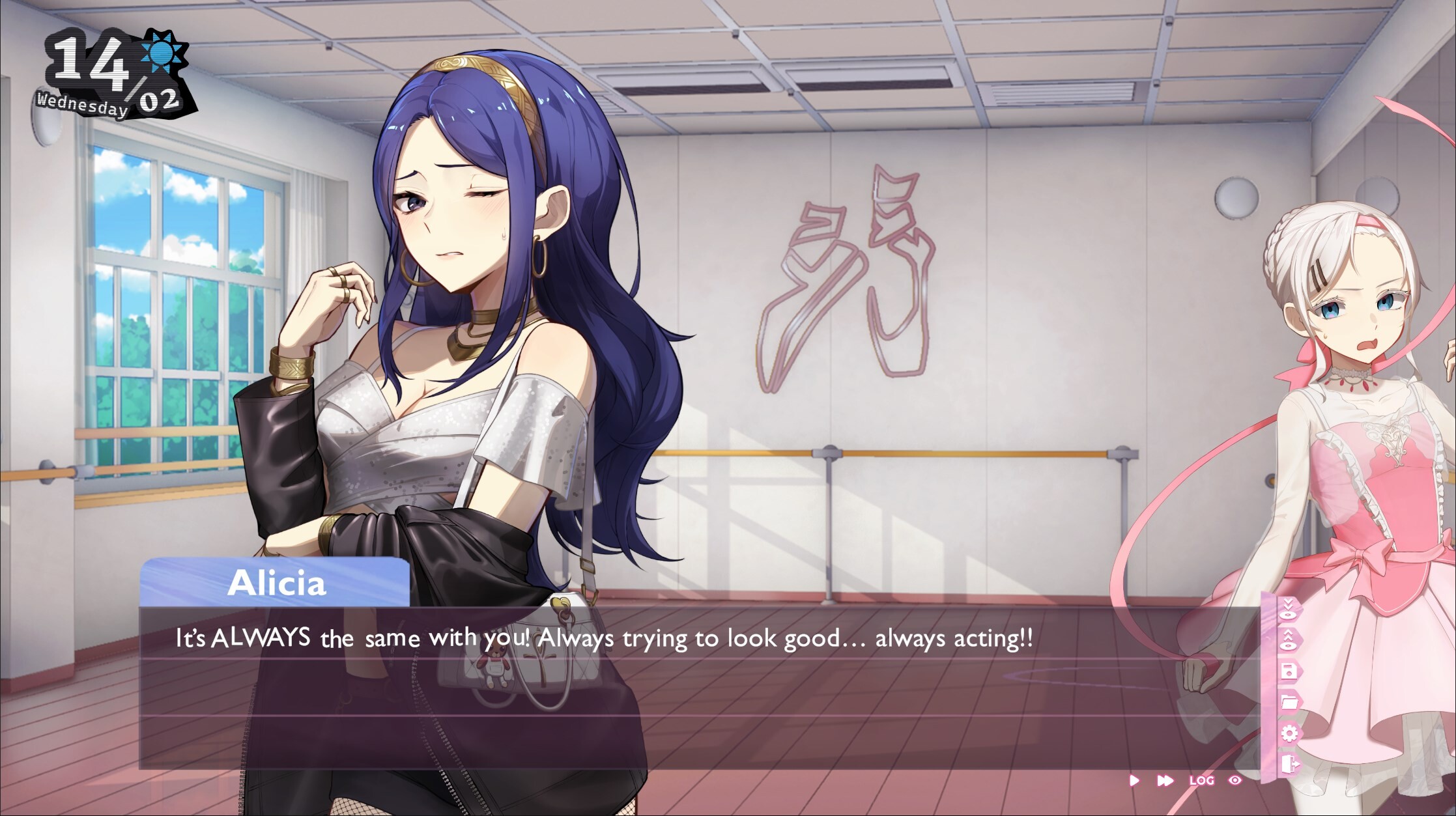Toggle auto-advance with the play arrow

click(1134, 780)
